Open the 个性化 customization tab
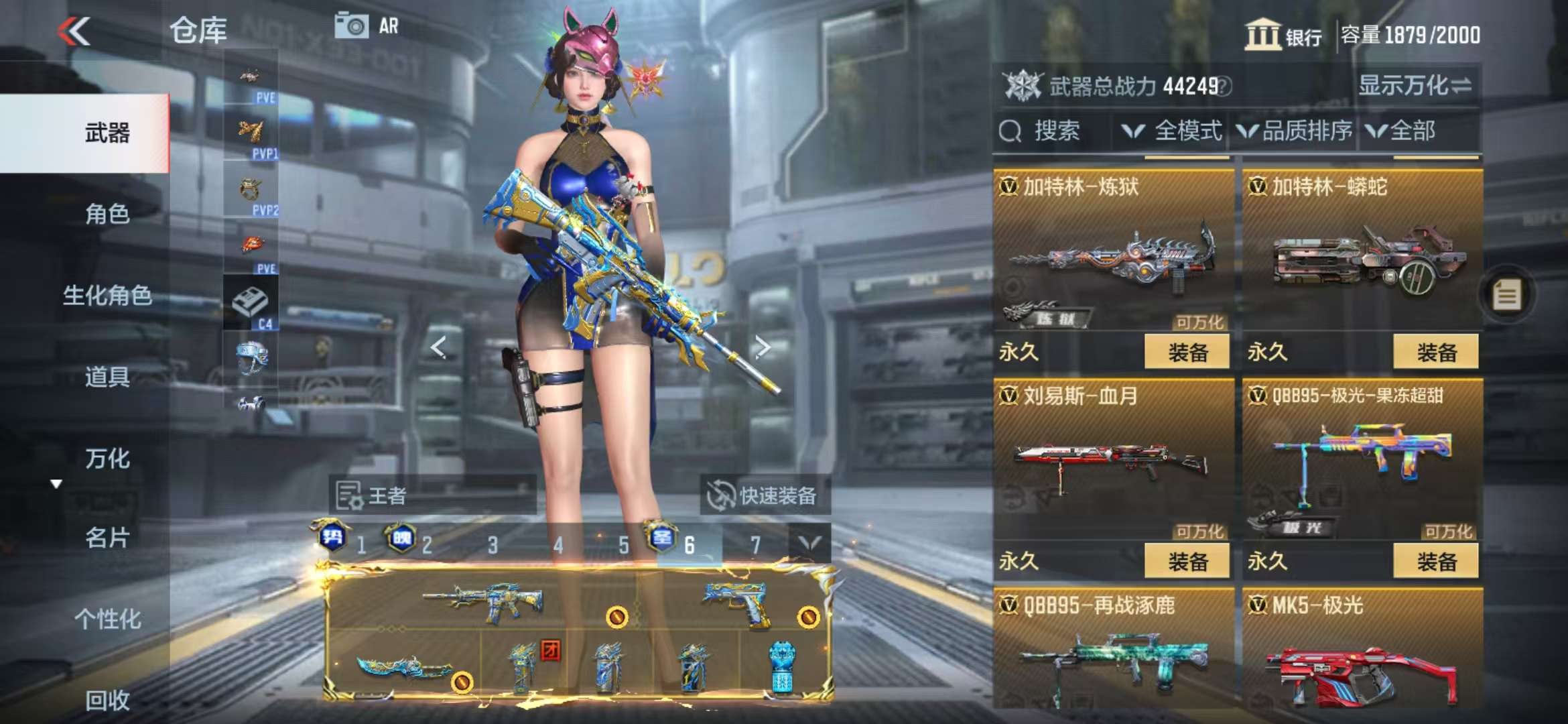 point(107,619)
